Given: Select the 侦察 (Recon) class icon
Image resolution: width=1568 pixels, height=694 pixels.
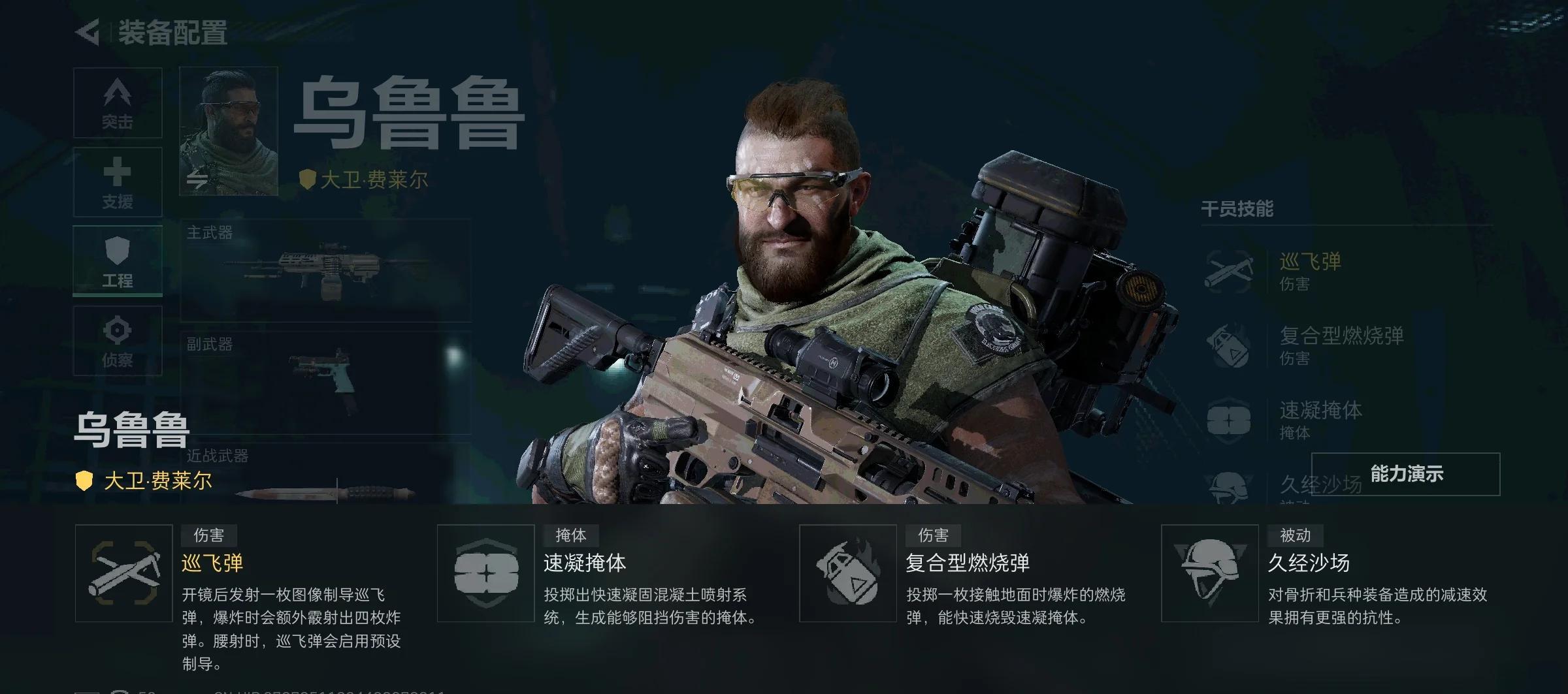Looking at the screenshot, I should click(x=118, y=339).
